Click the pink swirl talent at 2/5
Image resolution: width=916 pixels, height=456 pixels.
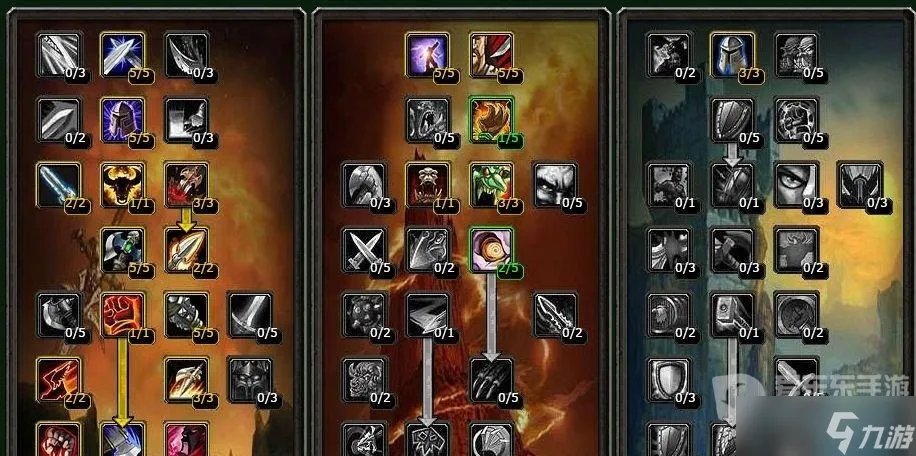coord(490,250)
